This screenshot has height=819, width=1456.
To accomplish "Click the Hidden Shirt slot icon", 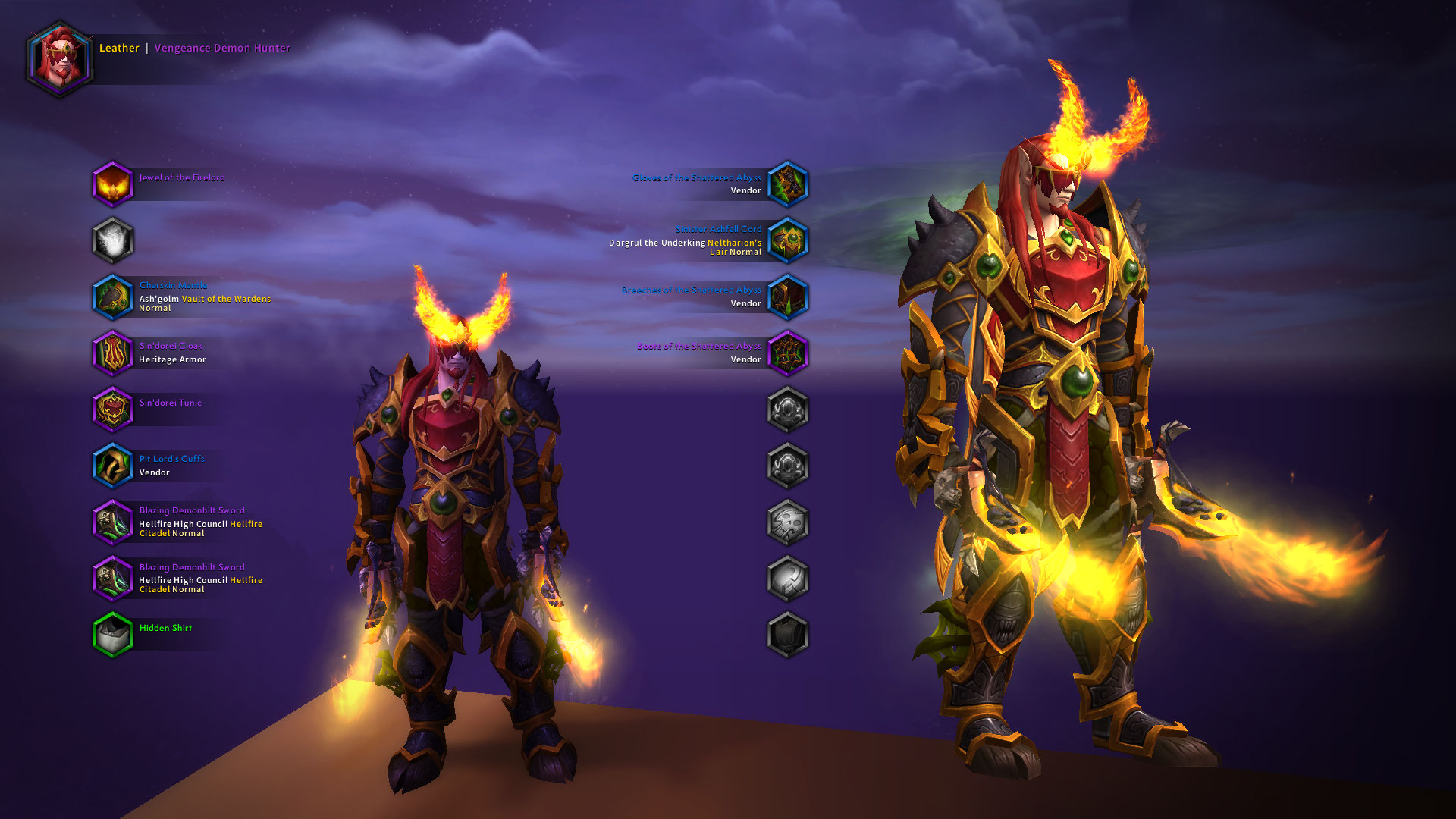I will (114, 635).
